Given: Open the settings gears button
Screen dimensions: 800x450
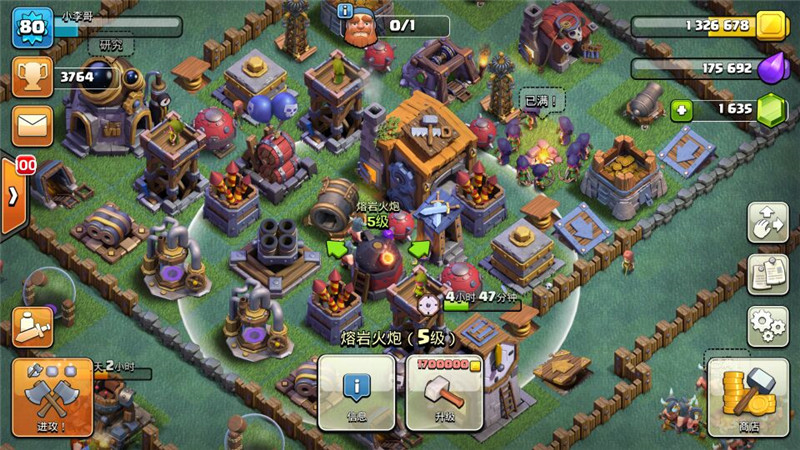Looking at the screenshot, I should tap(767, 324).
